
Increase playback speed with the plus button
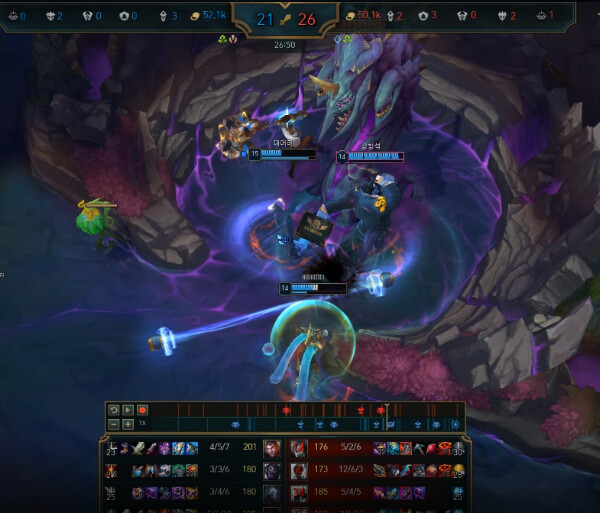click(x=127, y=424)
